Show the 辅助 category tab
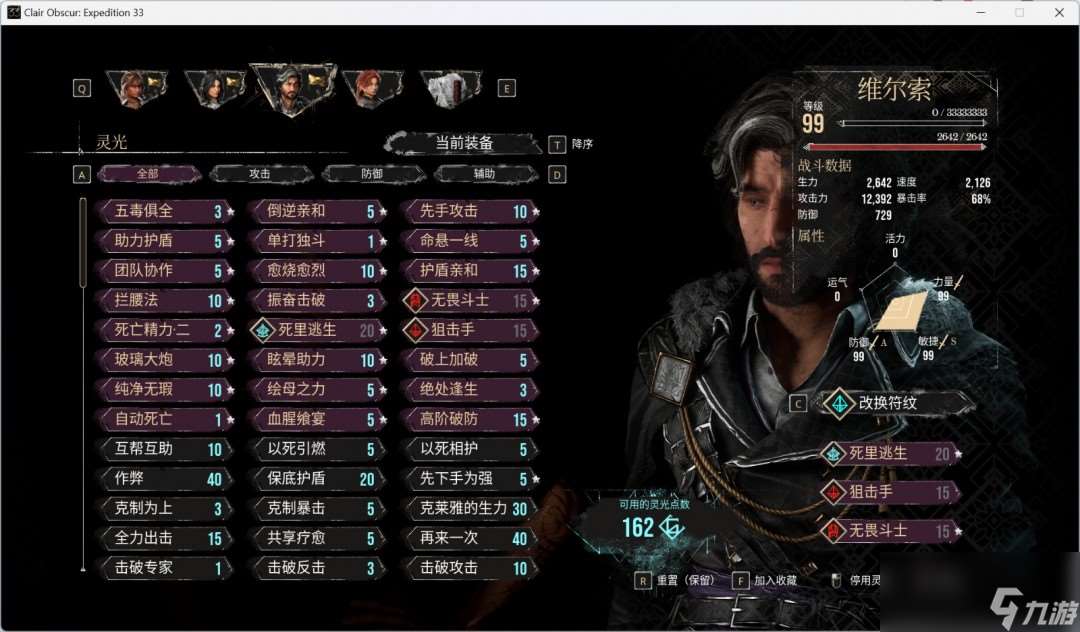Viewport: 1080px width, 632px height. tap(484, 174)
